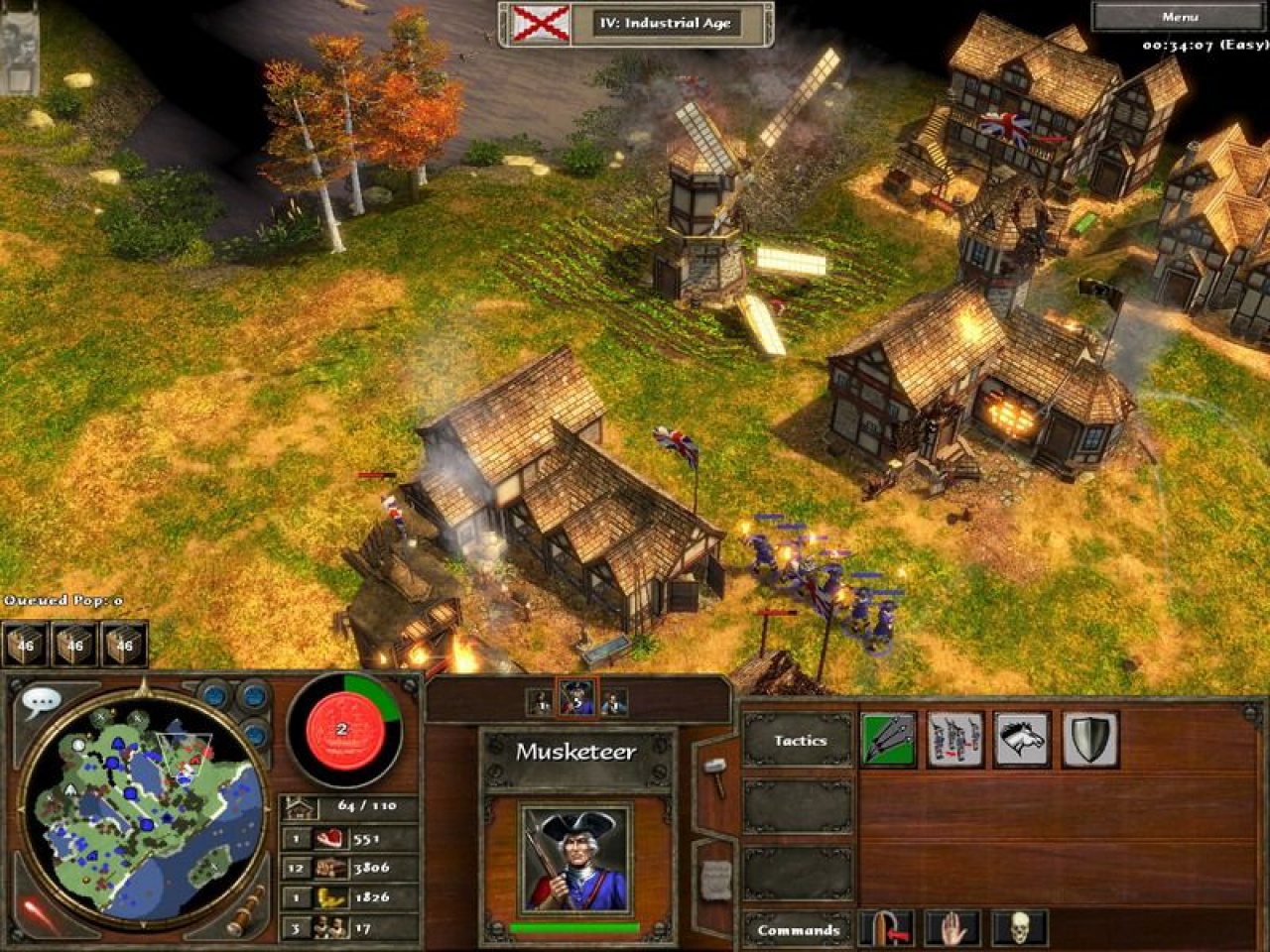This screenshot has width=1270, height=952.
Task: Open the hammer tab on the command panel
Action: [715, 770]
